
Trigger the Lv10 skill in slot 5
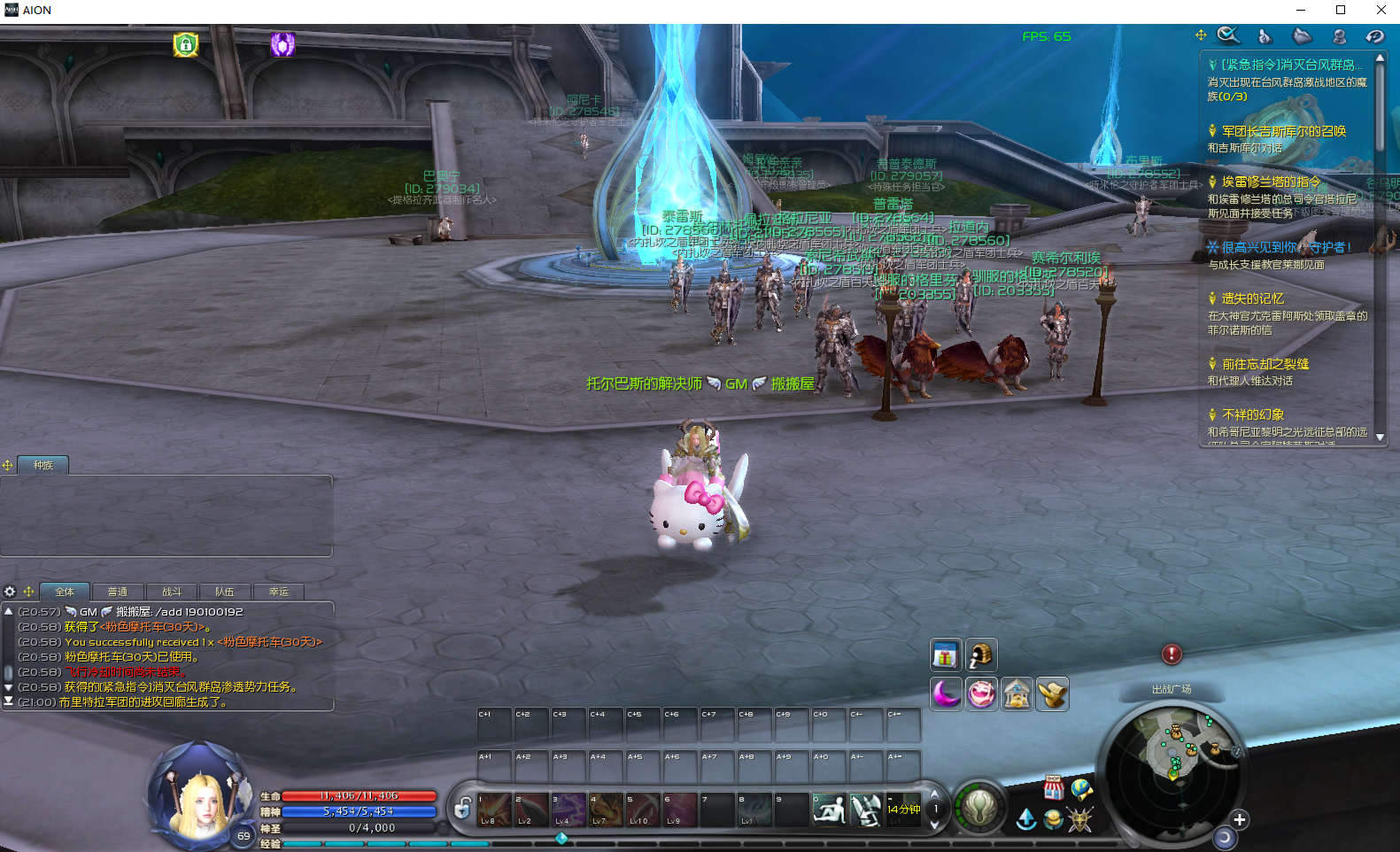[x=643, y=809]
